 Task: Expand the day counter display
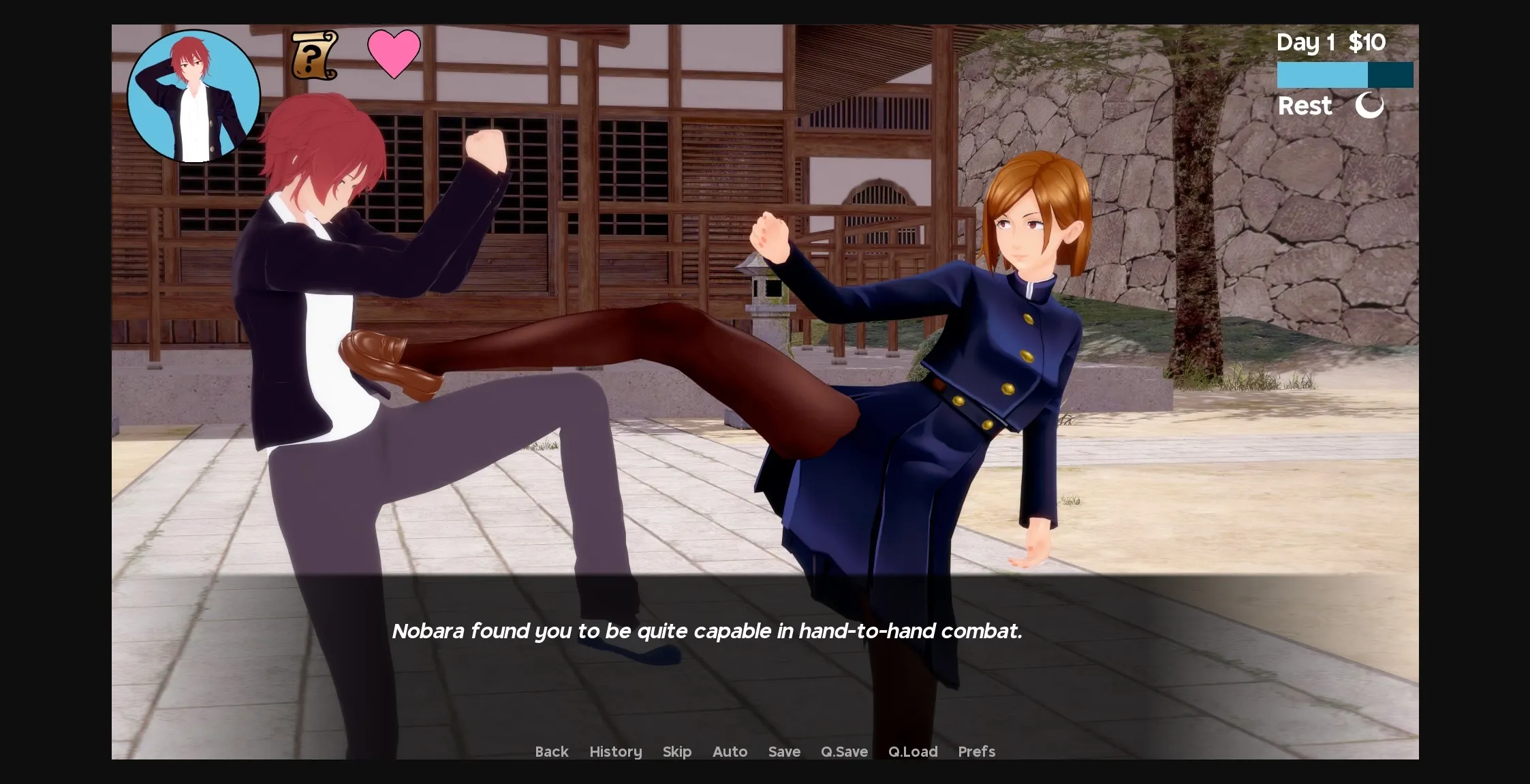point(1305,42)
